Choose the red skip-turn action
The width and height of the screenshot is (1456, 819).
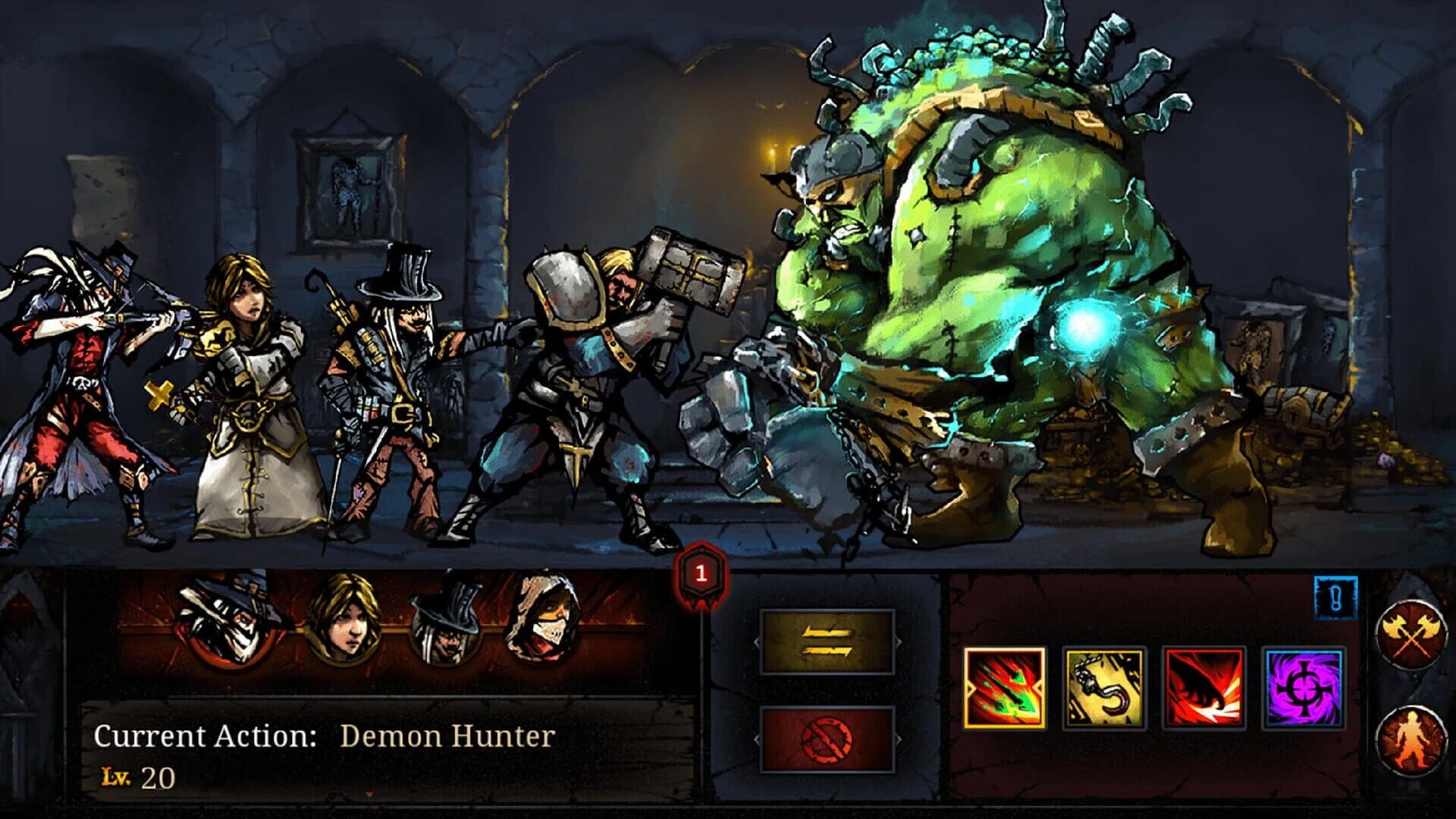click(x=827, y=739)
